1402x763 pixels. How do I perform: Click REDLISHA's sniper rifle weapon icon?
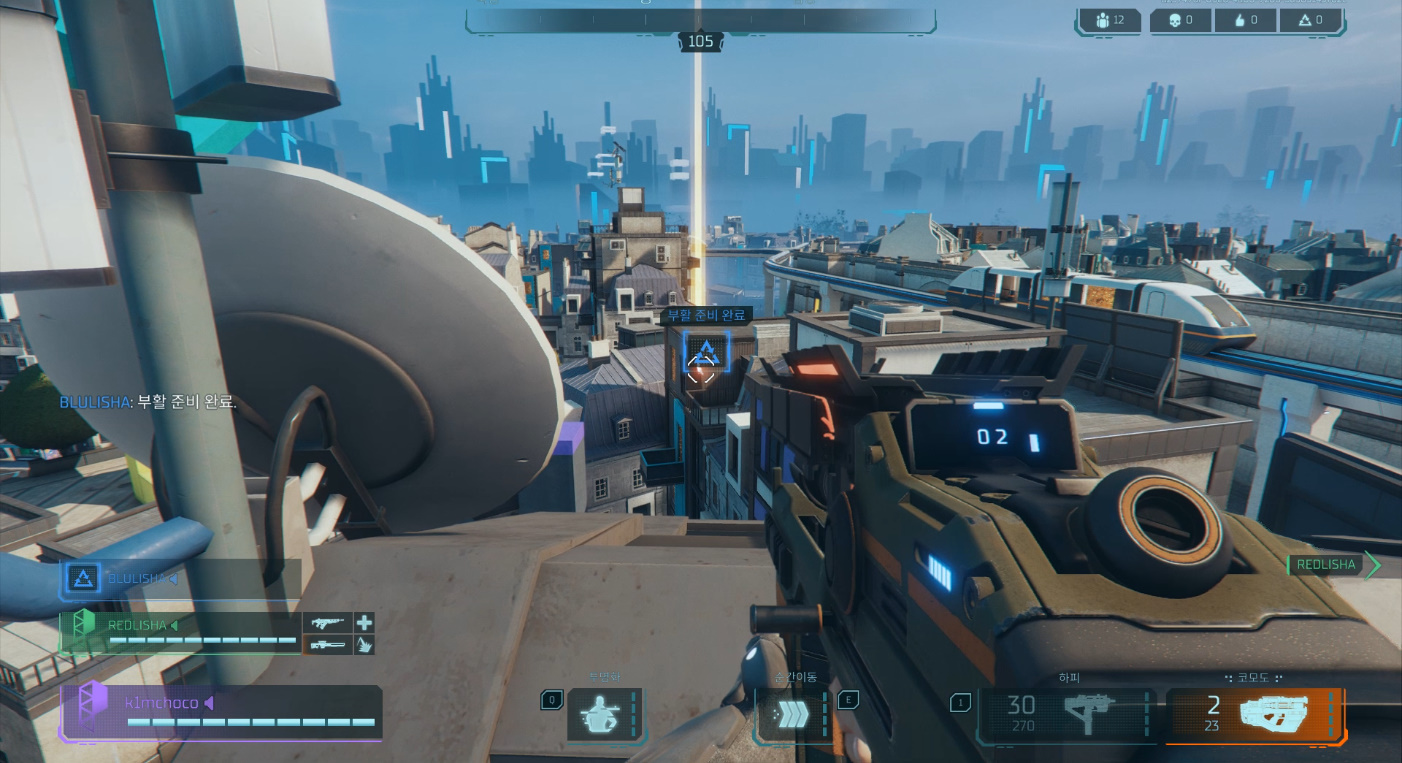327,645
